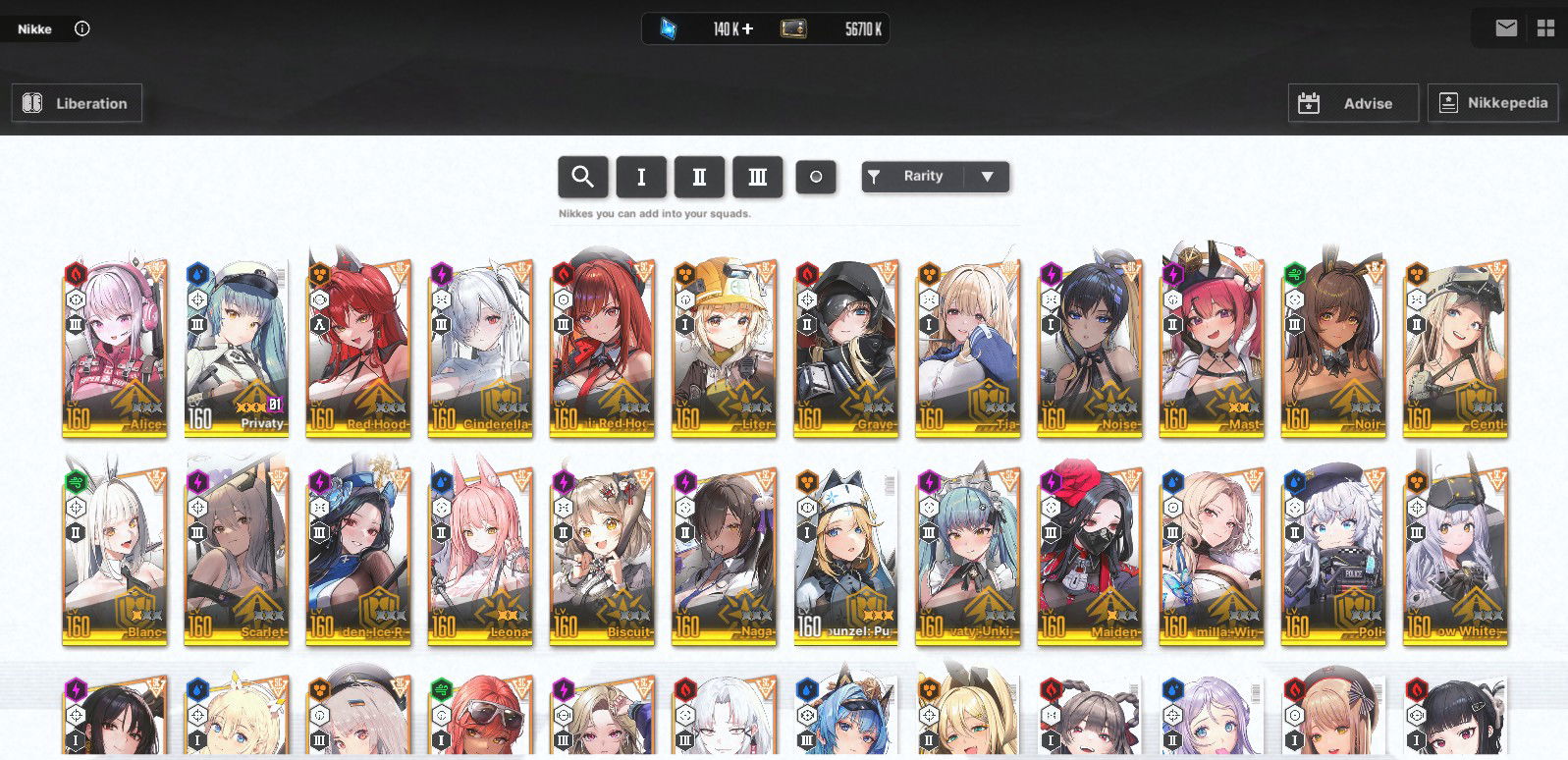Click the plus to buy more gems
Screen dimensions: 1568x760
[747, 28]
